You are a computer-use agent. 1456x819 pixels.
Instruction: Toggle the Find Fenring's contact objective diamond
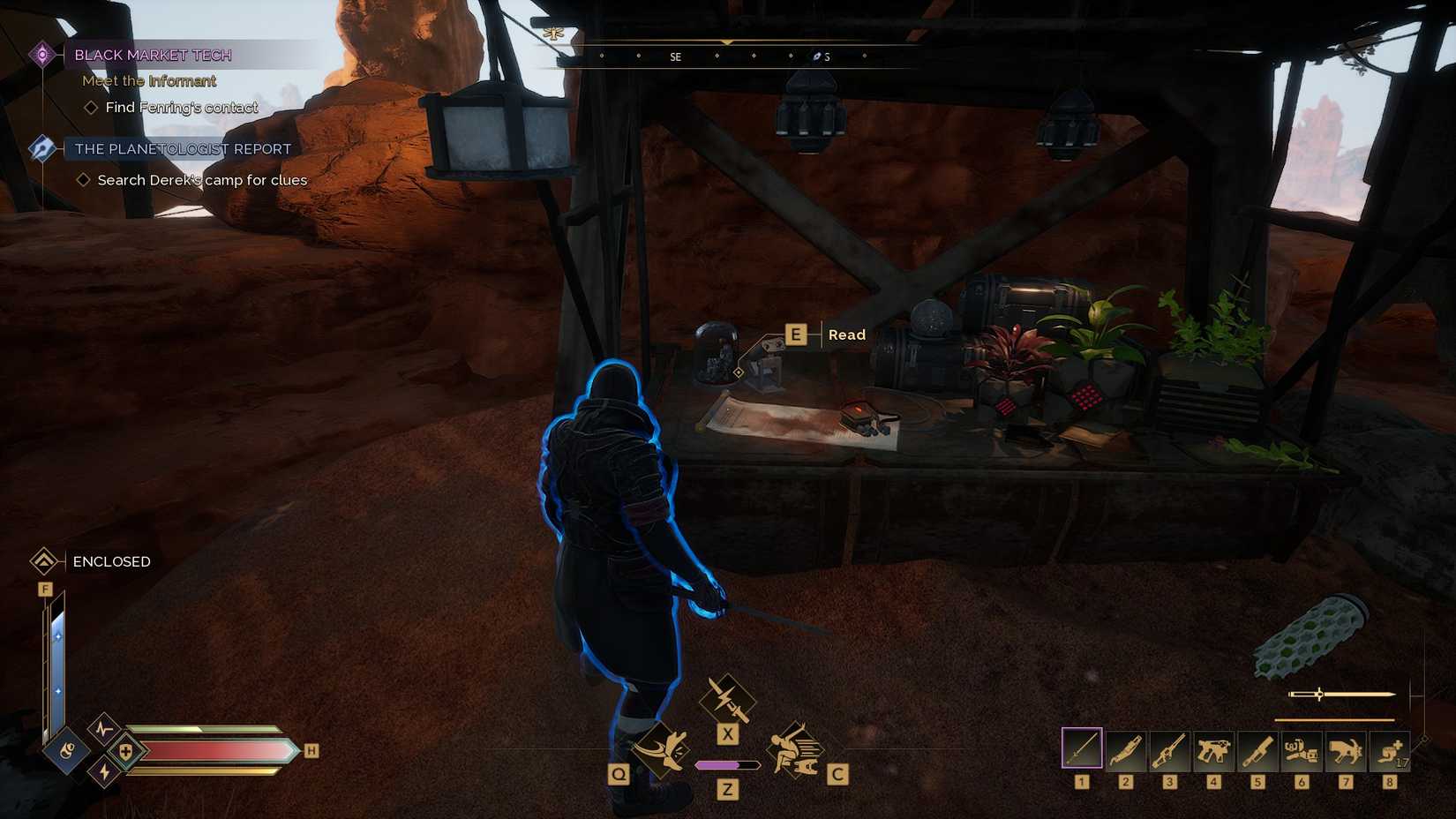[89, 107]
